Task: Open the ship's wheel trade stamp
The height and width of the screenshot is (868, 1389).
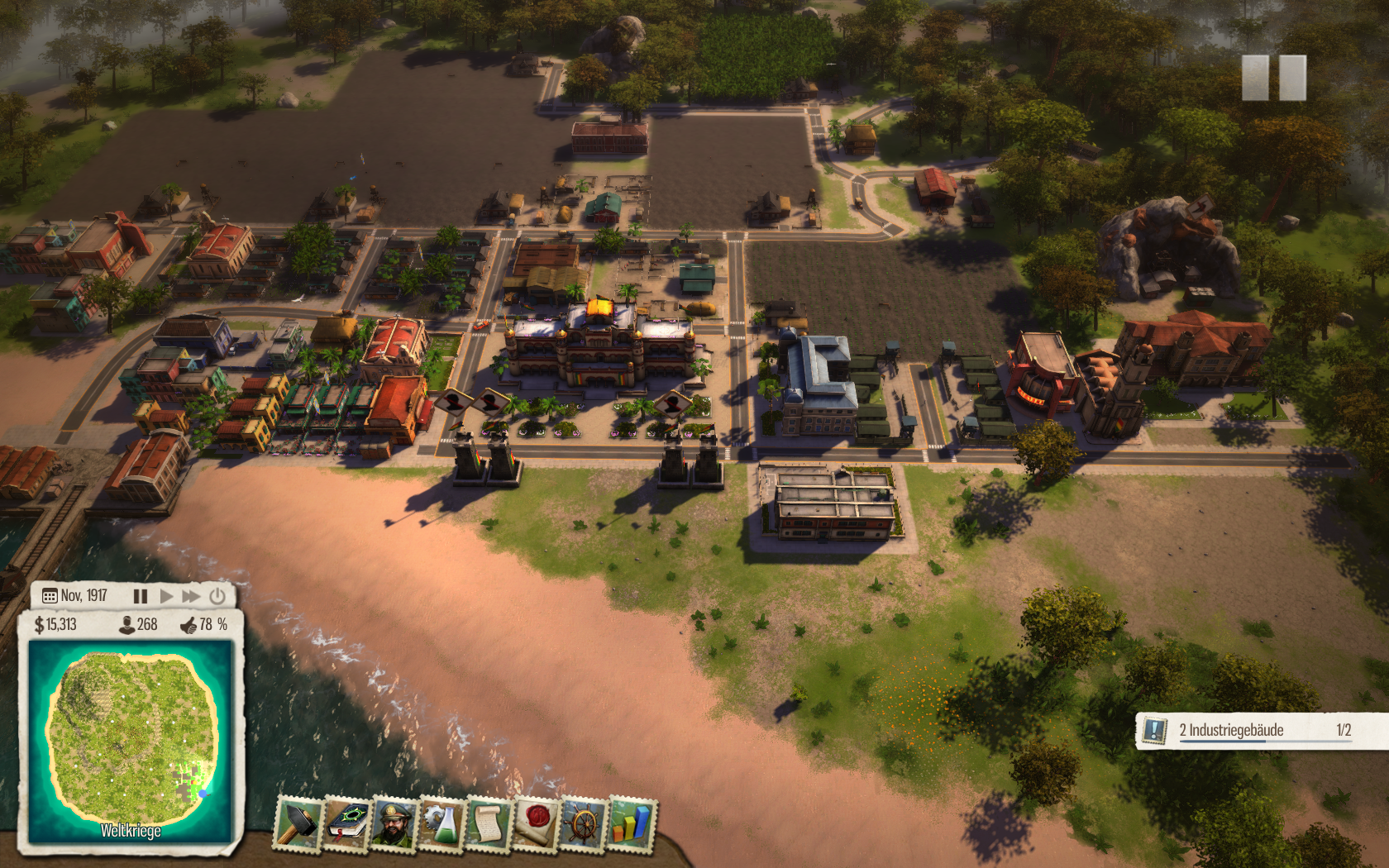Action: (x=583, y=824)
